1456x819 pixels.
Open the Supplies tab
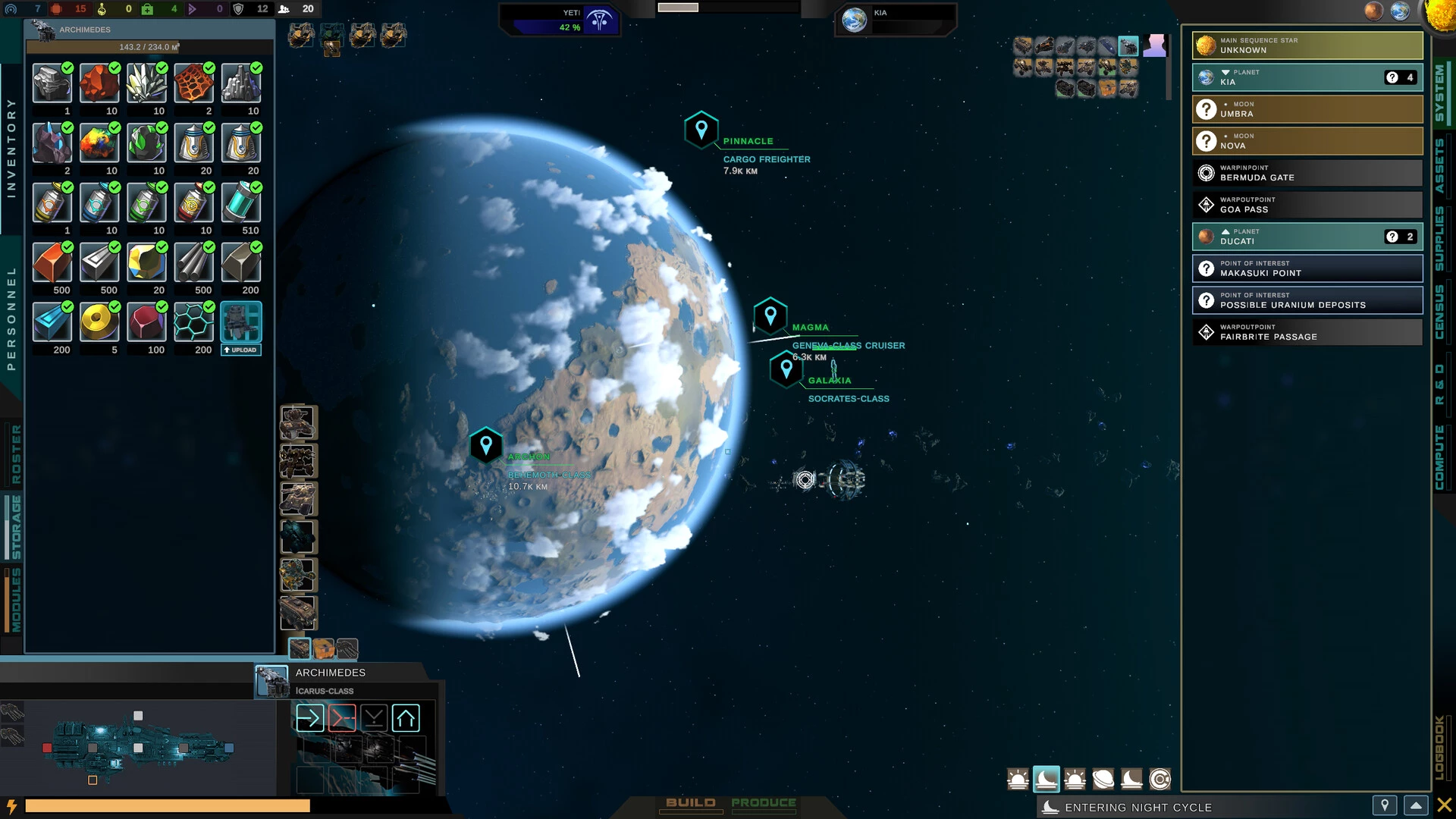(x=1439, y=238)
